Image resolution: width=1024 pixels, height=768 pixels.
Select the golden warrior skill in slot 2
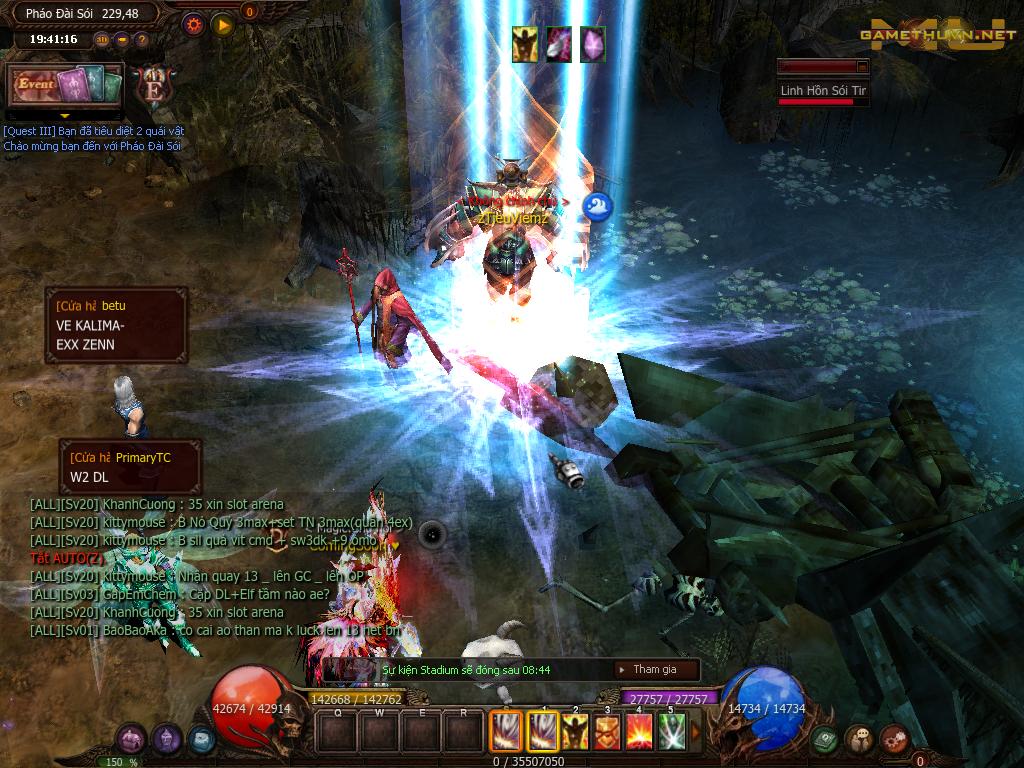[574, 732]
